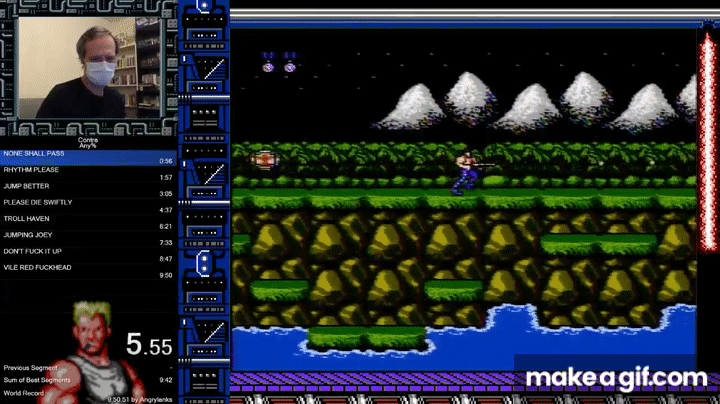Select the NONE SHALL PASS split row
This screenshot has width=720, height=404.
(88, 157)
